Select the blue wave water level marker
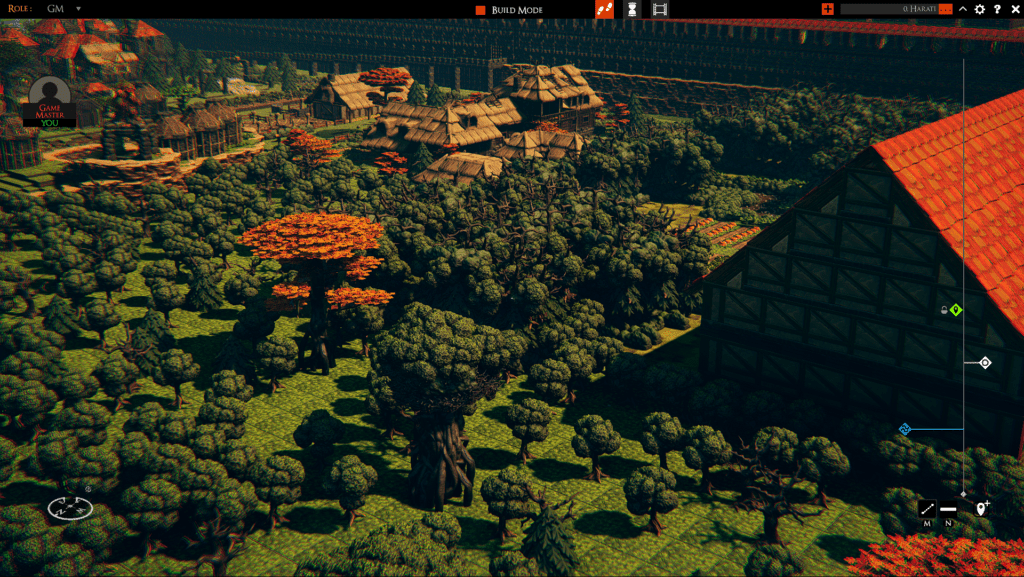1024x577 pixels. (x=905, y=430)
